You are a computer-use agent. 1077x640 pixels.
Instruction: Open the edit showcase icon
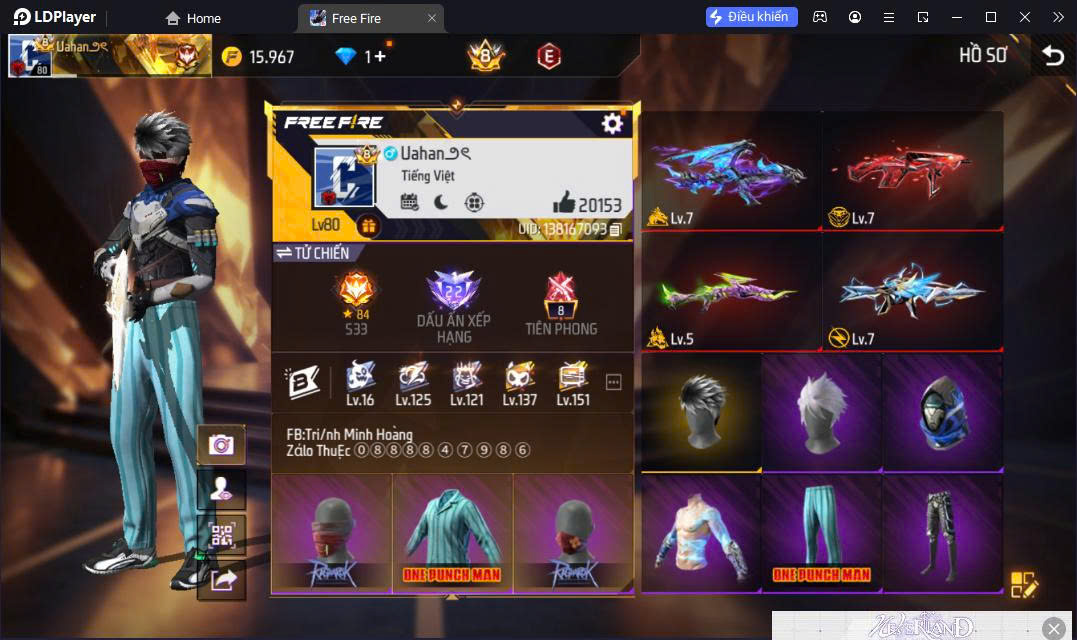[1024, 585]
